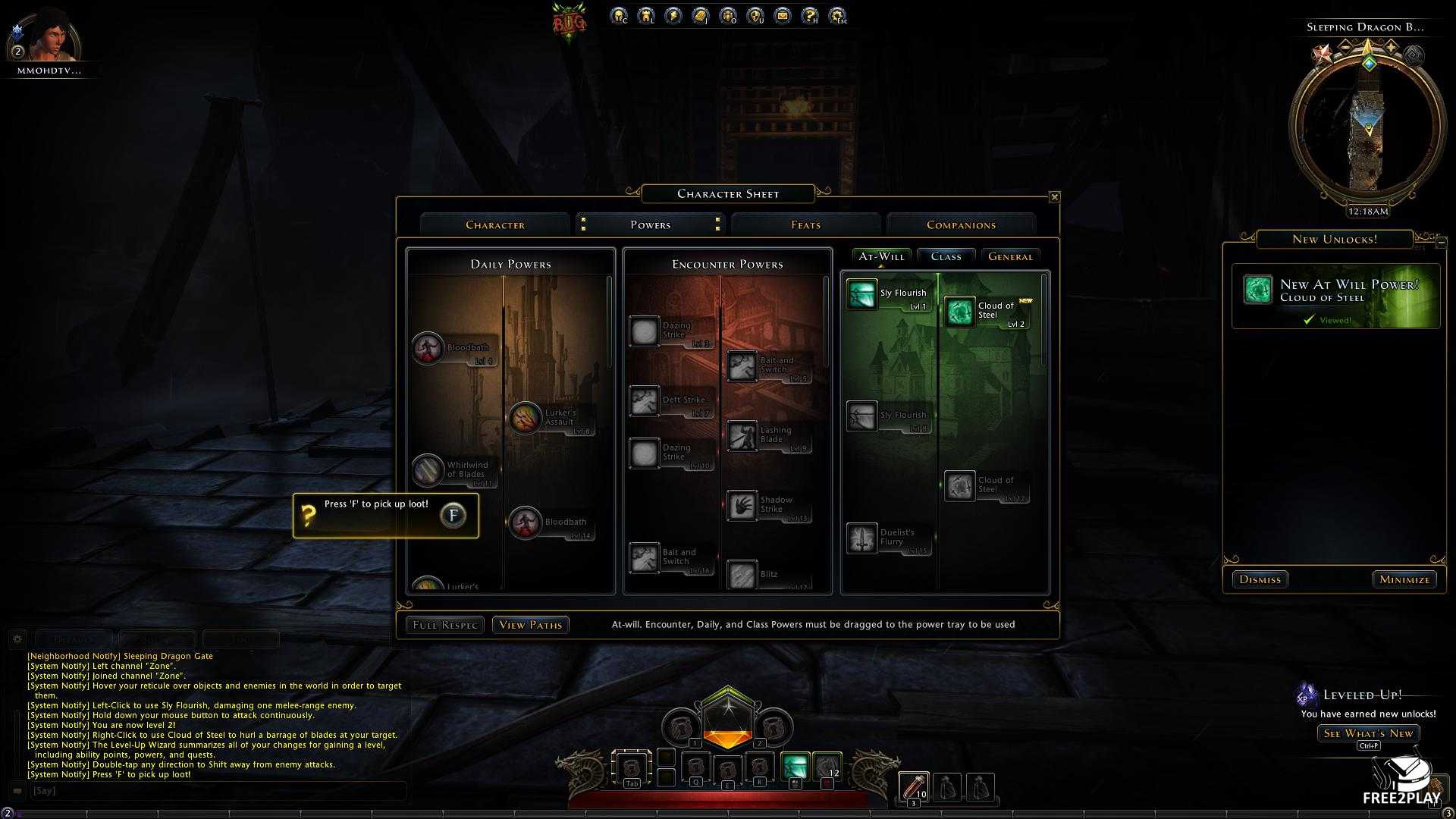Click the minimap
This screenshot has width=1456, height=819.
pyautogui.click(x=1367, y=123)
